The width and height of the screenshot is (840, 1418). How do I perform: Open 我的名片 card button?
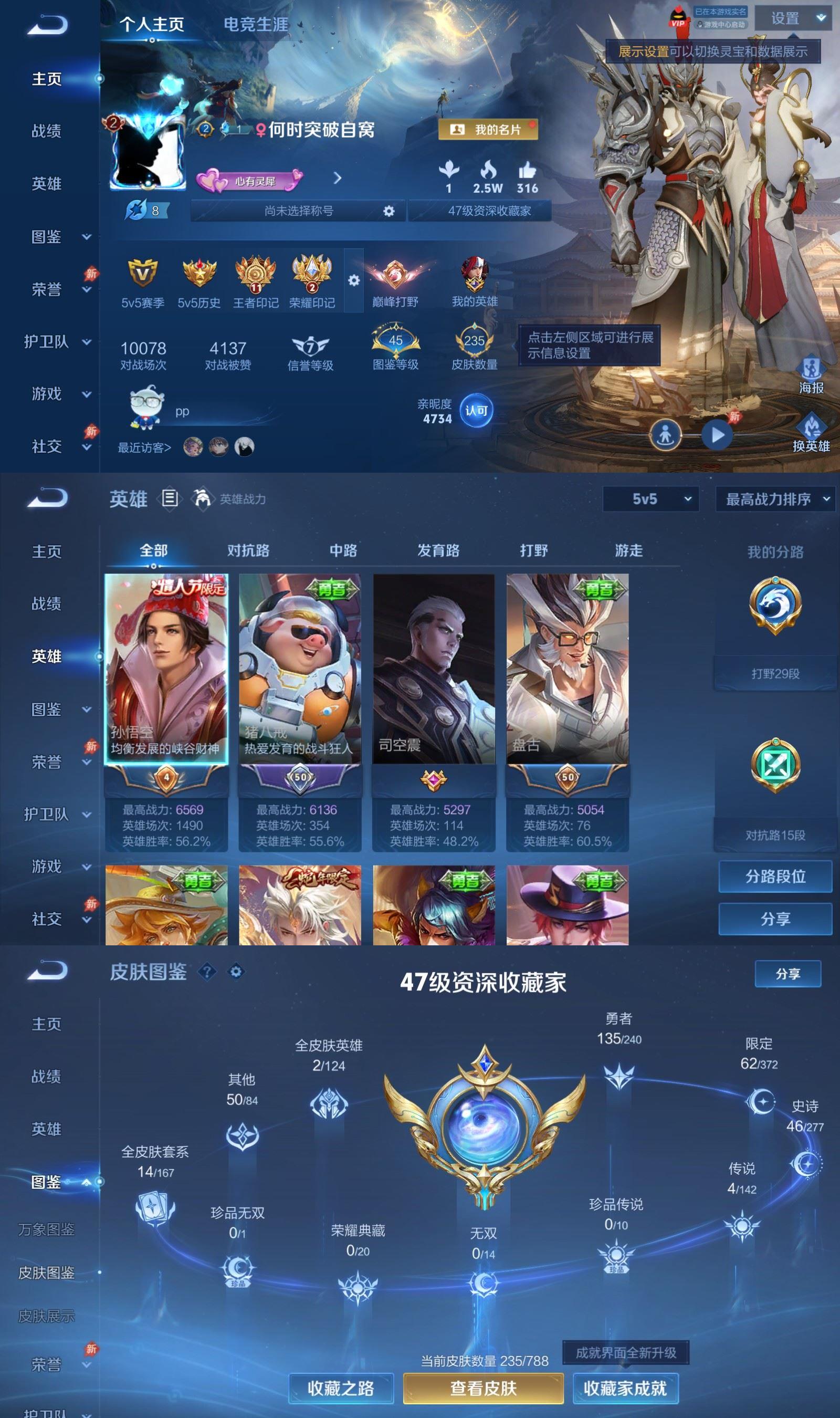coord(488,130)
